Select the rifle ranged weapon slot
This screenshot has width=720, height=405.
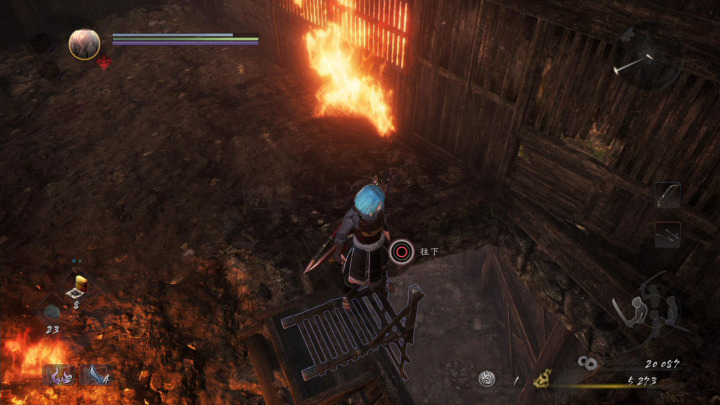pyautogui.click(x=668, y=234)
